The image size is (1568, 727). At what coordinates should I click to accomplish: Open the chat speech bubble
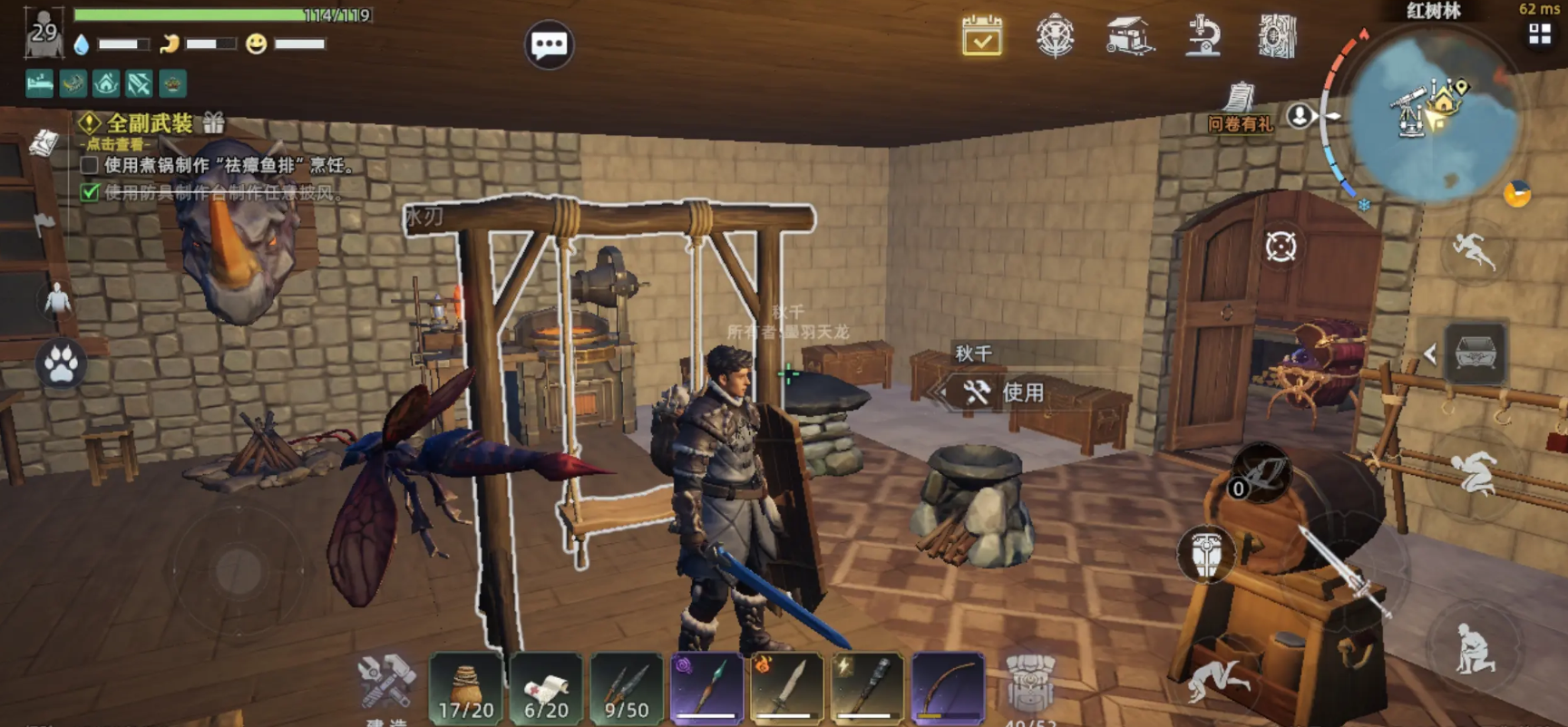click(x=549, y=44)
